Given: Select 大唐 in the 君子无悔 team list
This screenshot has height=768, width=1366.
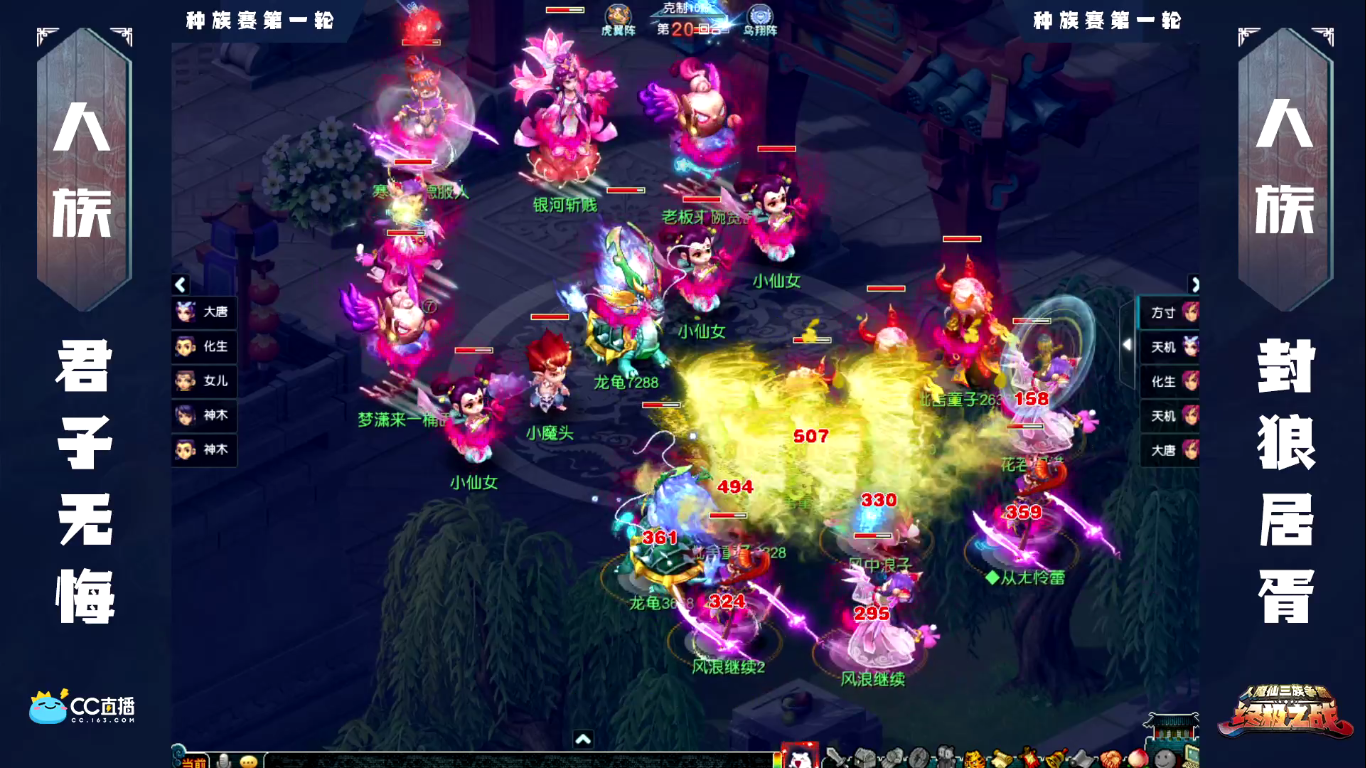Looking at the screenshot, I should (x=205, y=312).
